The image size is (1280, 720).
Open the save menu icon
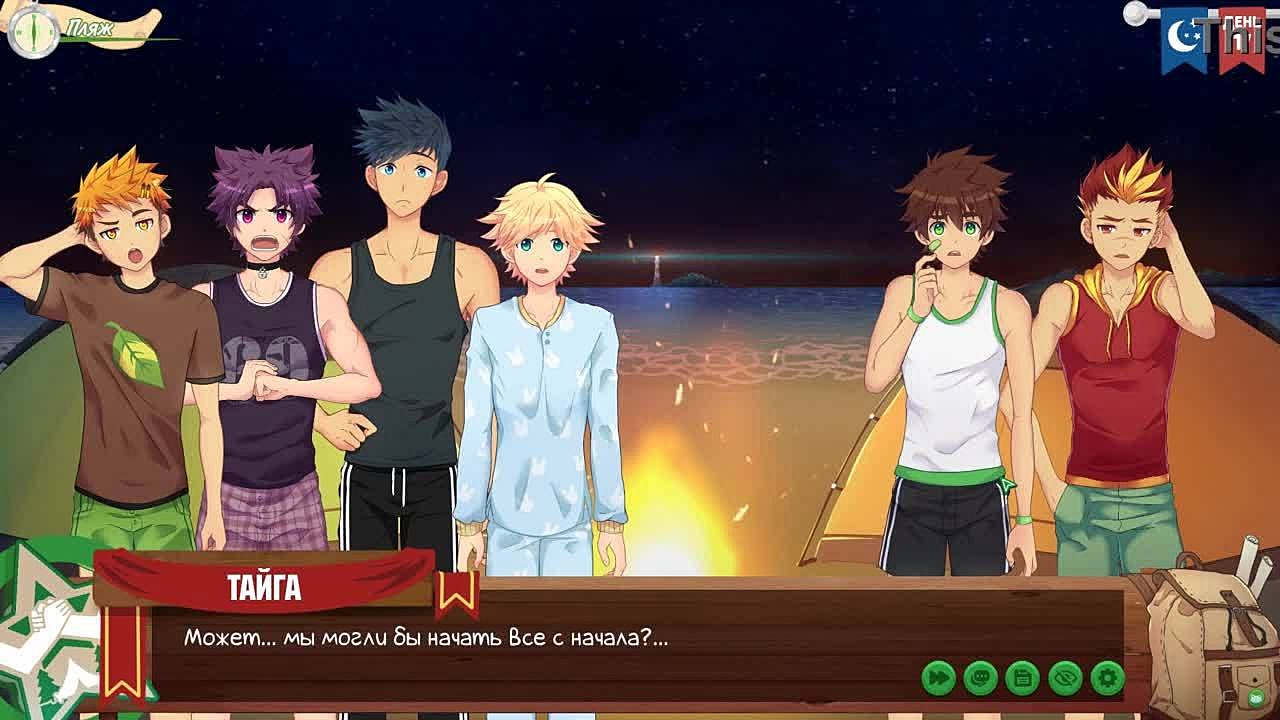(x=1023, y=678)
